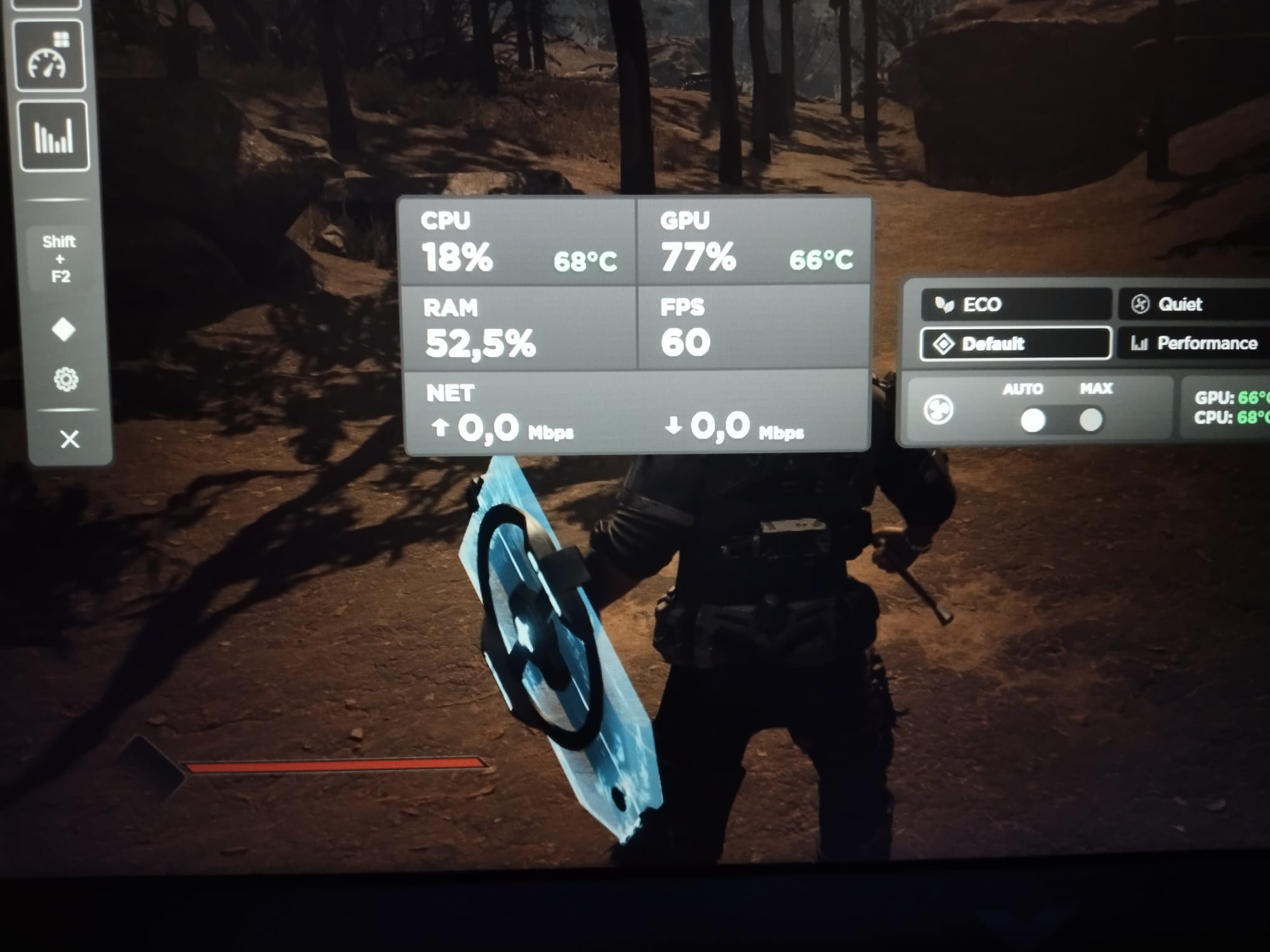The width and height of the screenshot is (1270, 952).
Task: Click the diamond icon in sidebar
Action: [x=63, y=329]
